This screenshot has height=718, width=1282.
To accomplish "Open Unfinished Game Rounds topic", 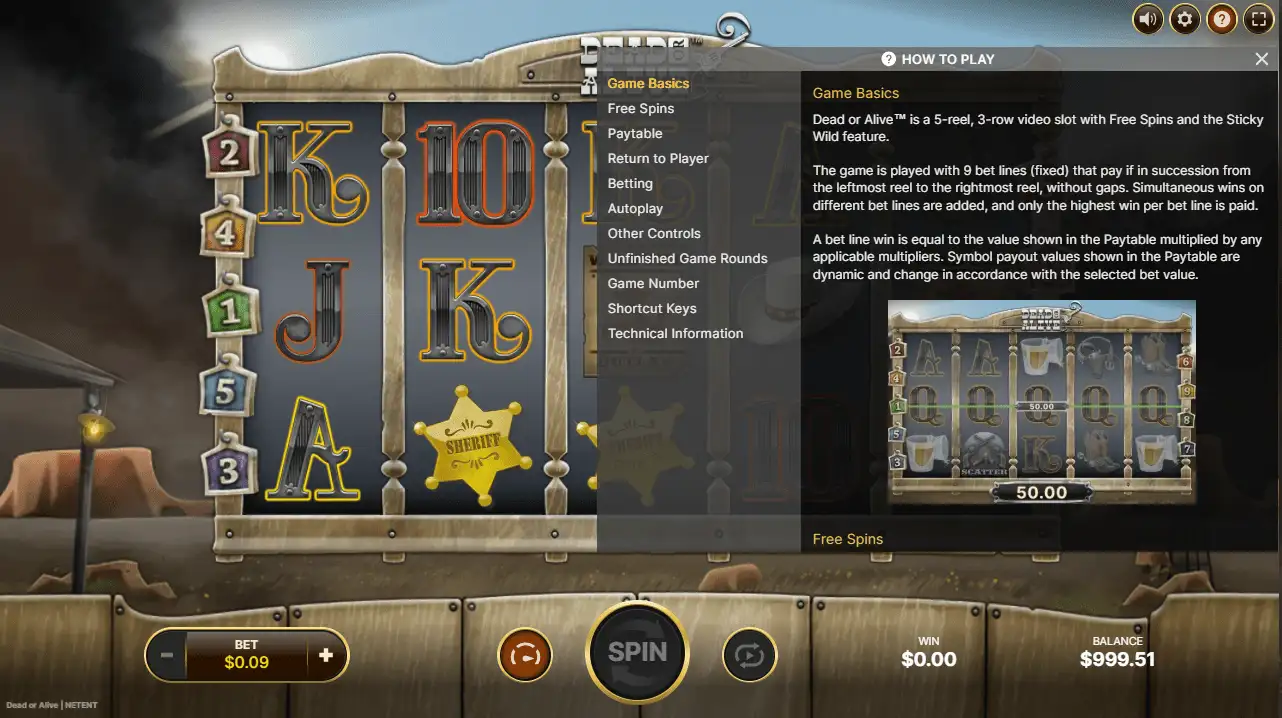I will pos(688,258).
